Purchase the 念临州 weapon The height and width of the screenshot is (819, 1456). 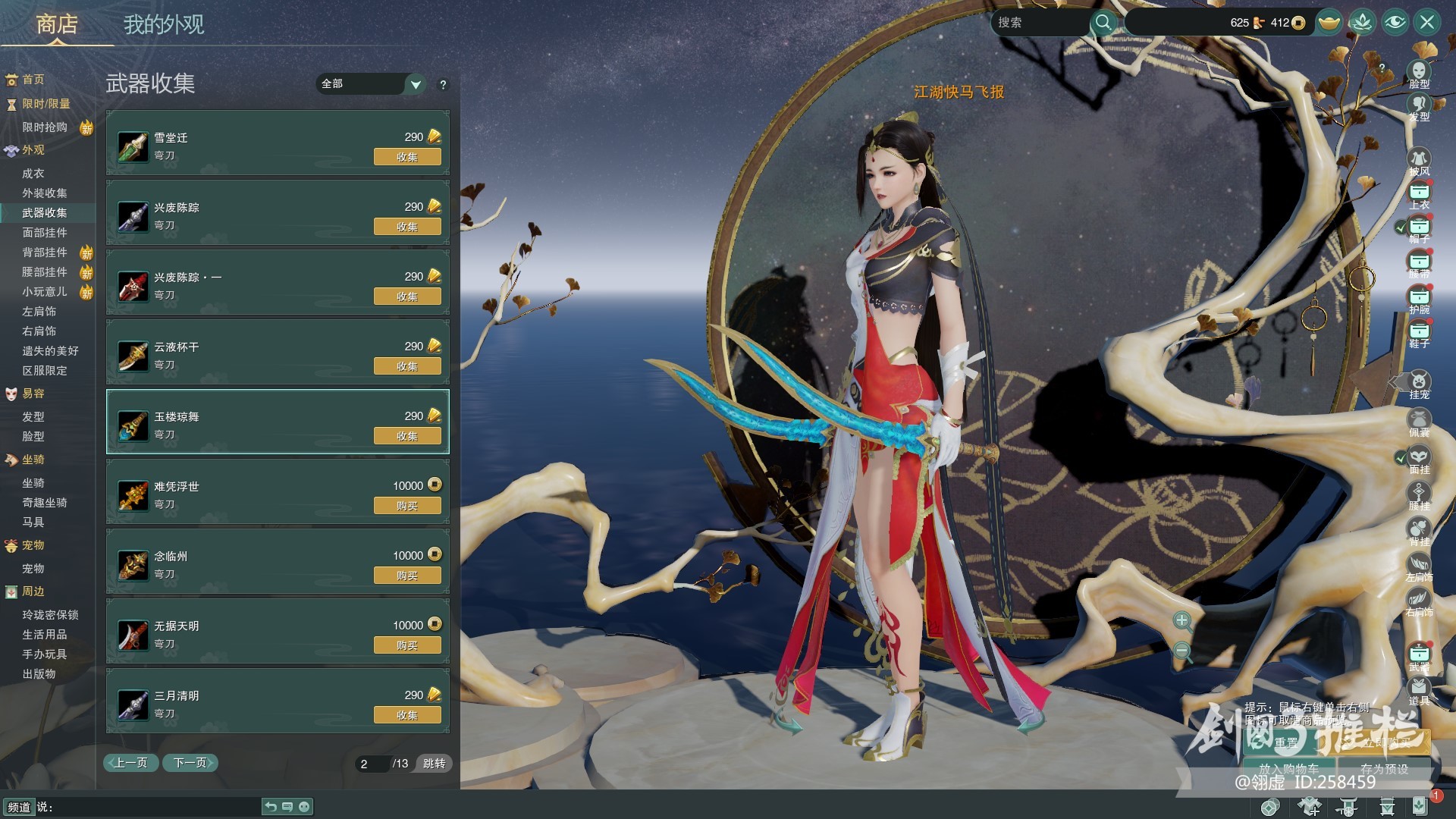pos(407,576)
